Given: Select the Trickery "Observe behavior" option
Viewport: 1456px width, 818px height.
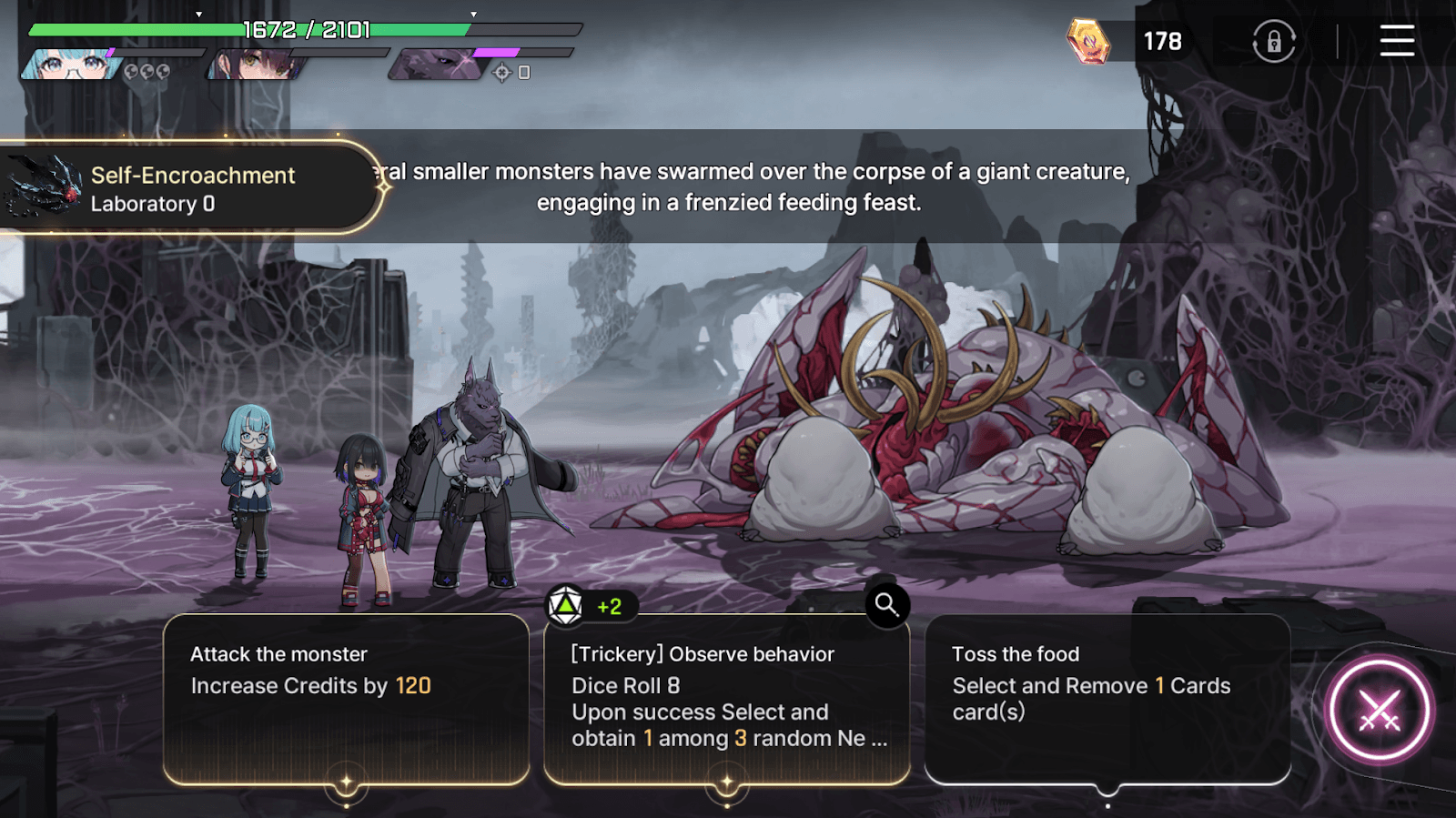Looking at the screenshot, I should [726, 698].
